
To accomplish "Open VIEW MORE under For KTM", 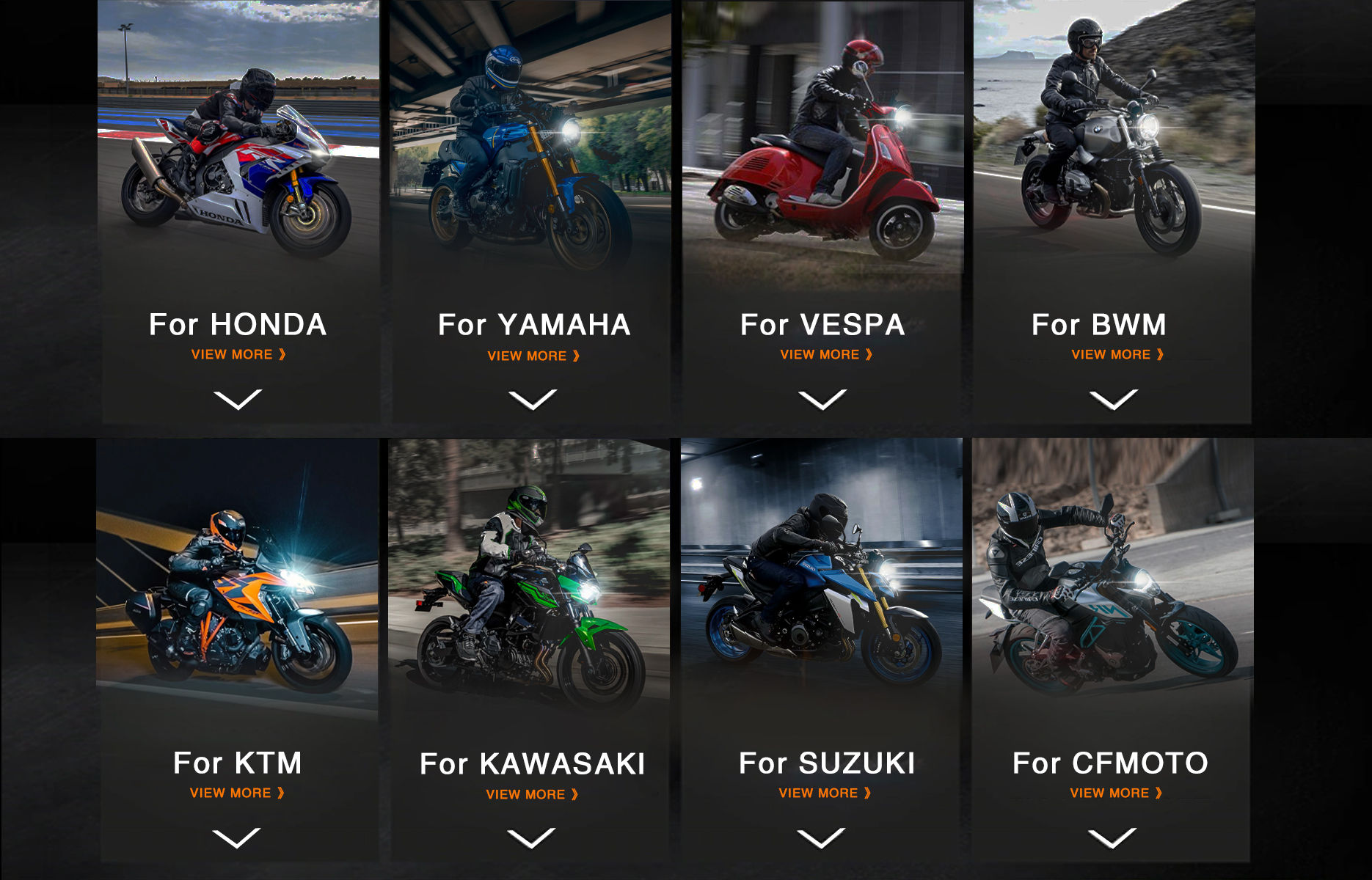I will (x=237, y=793).
